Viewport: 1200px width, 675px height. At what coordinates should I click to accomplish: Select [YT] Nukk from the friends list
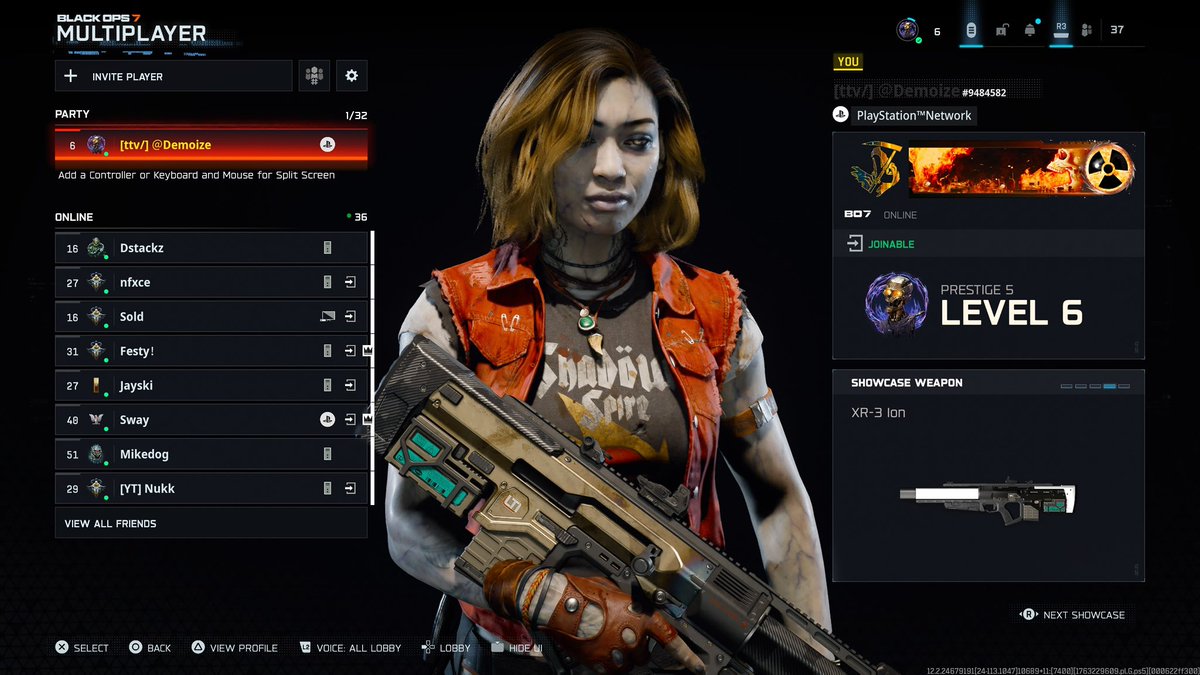click(210, 489)
